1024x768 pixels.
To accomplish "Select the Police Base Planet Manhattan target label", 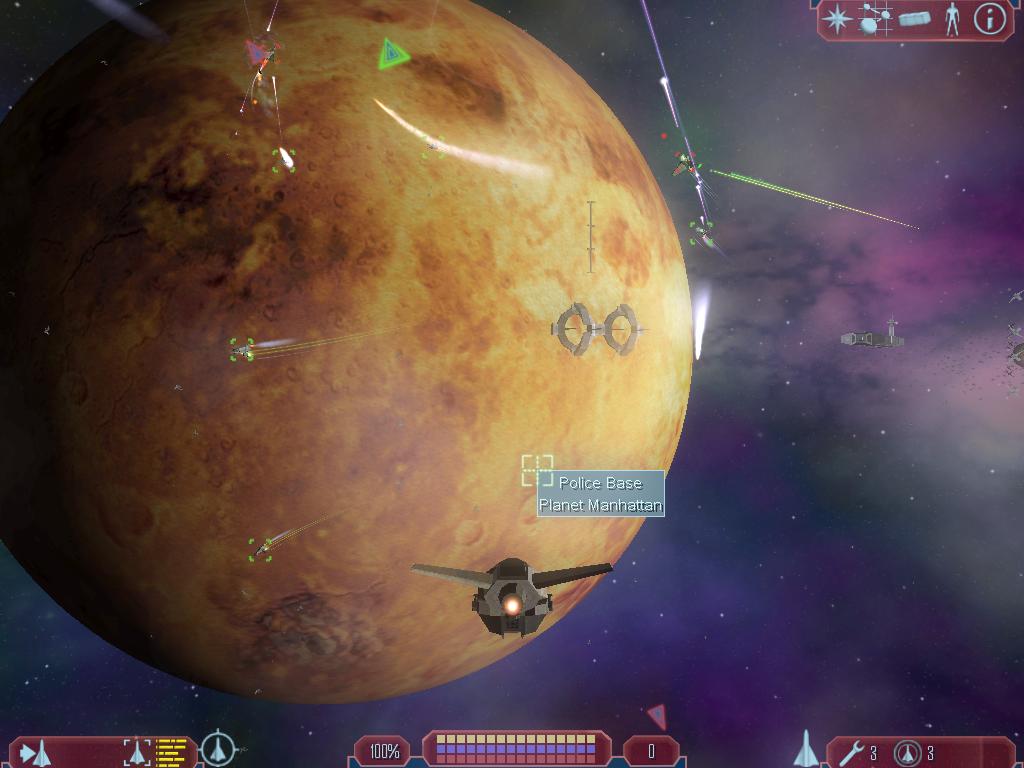I will [600, 494].
